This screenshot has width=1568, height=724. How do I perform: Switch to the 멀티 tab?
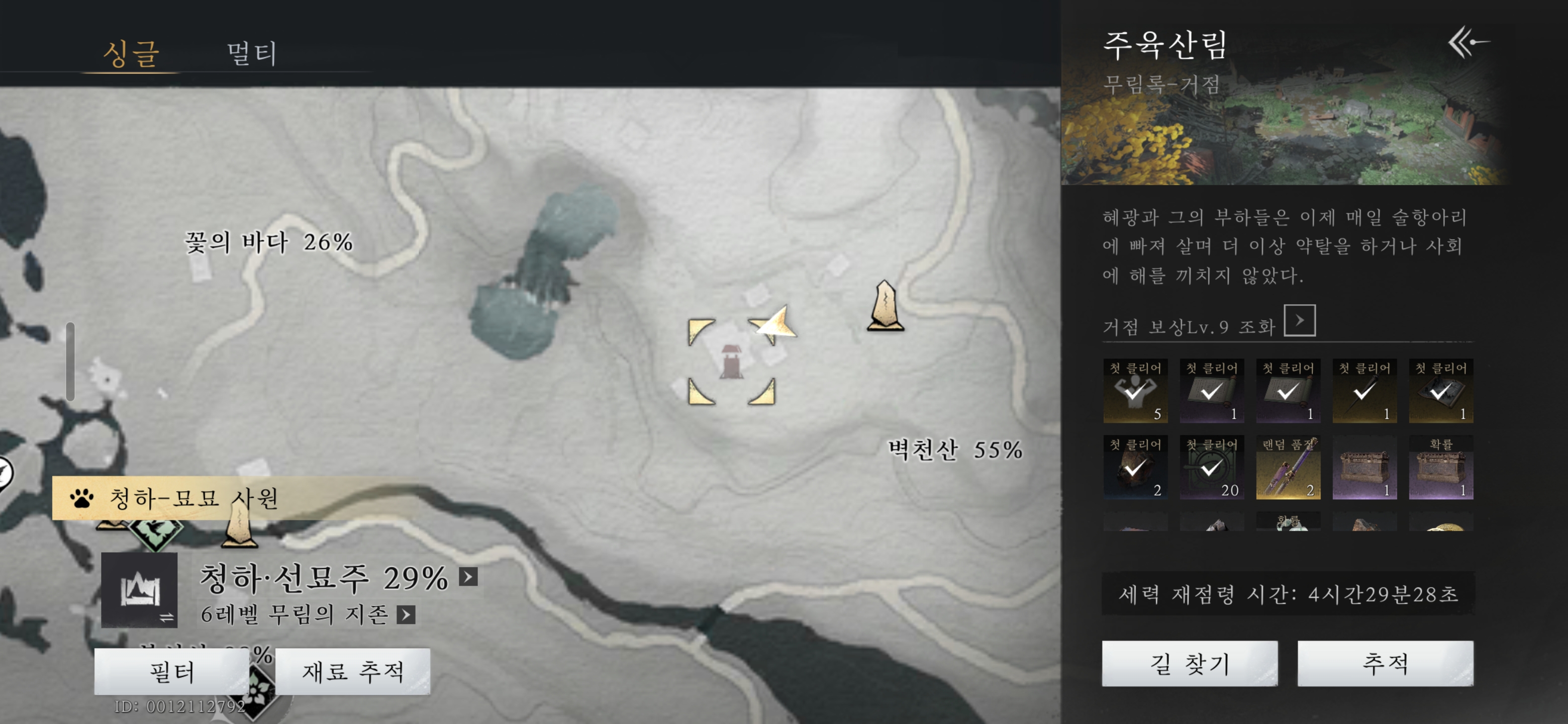click(251, 53)
